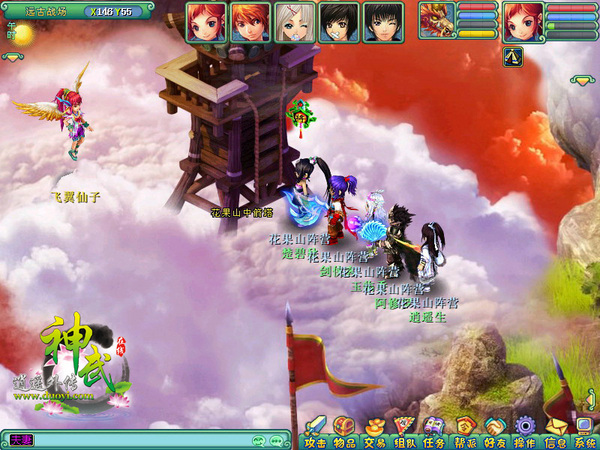The image size is (600, 450).
Task: Open the 组队 (Team) flag menu
Action: (x=404, y=430)
